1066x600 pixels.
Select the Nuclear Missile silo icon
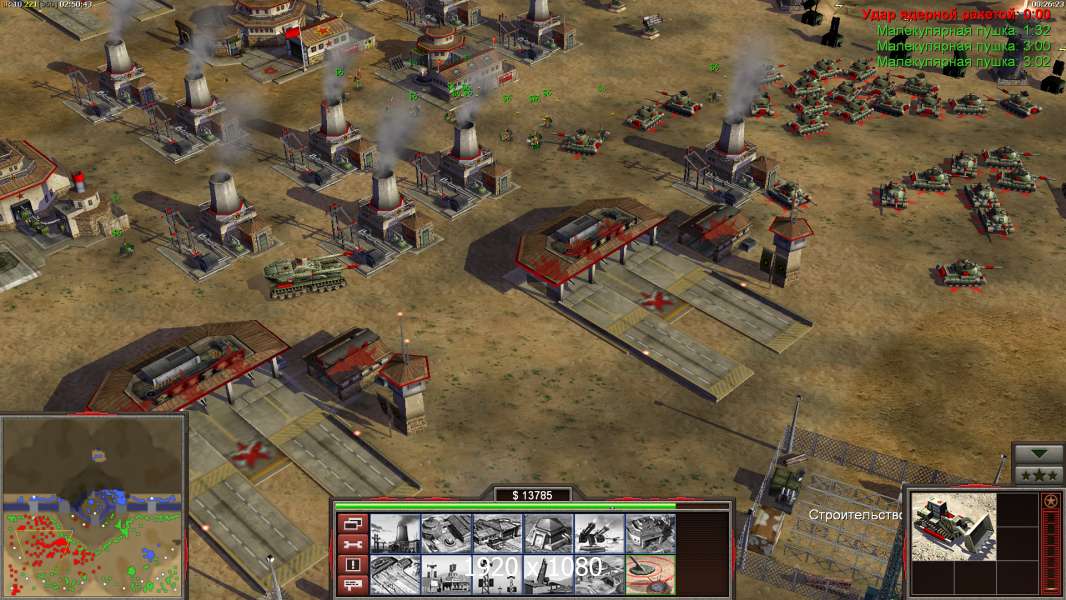tap(548, 575)
